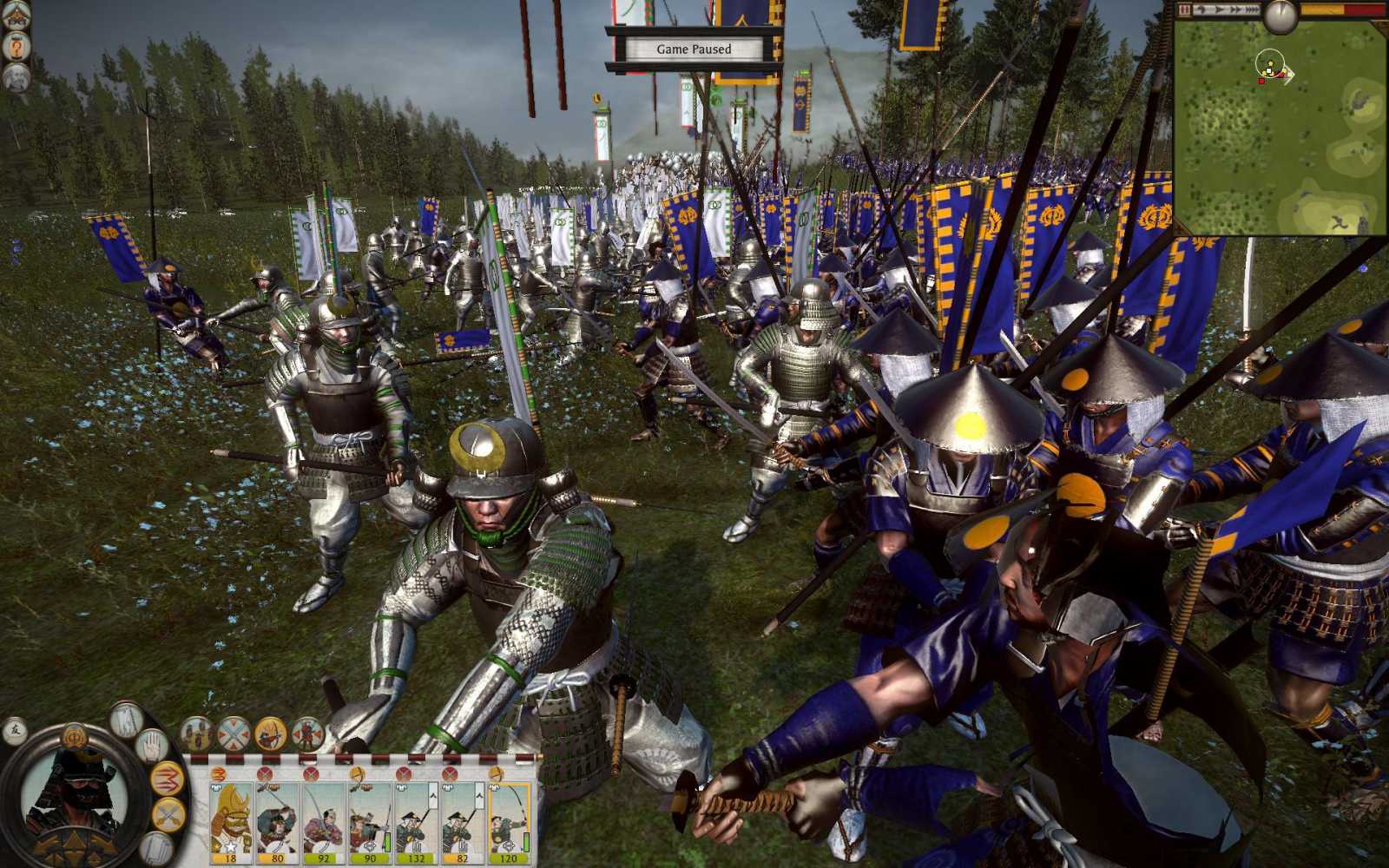Image resolution: width=1389 pixels, height=868 pixels.
Task: Click the formation wheel icon above the unit cards
Action: point(234,733)
